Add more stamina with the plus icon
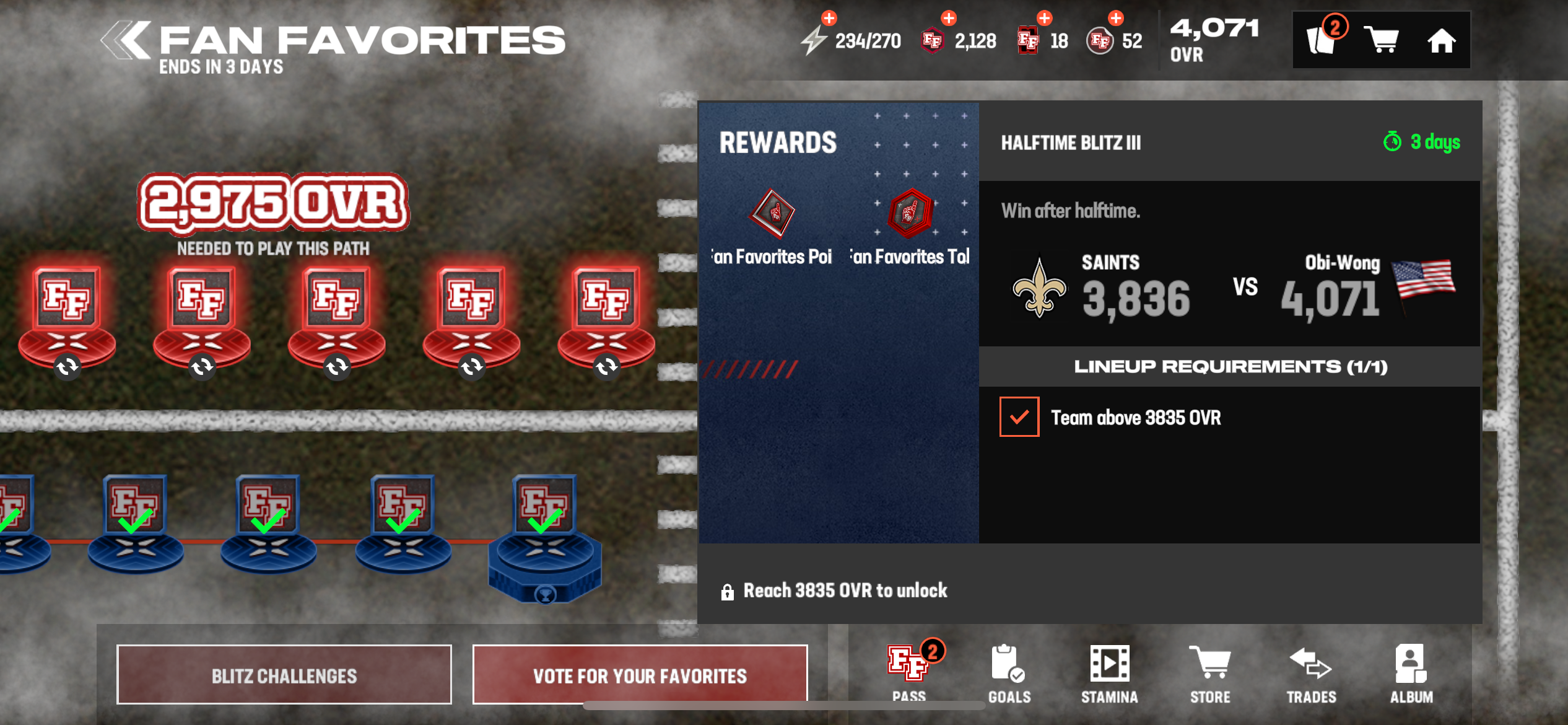This screenshot has height=725, width=1568. 829,19
